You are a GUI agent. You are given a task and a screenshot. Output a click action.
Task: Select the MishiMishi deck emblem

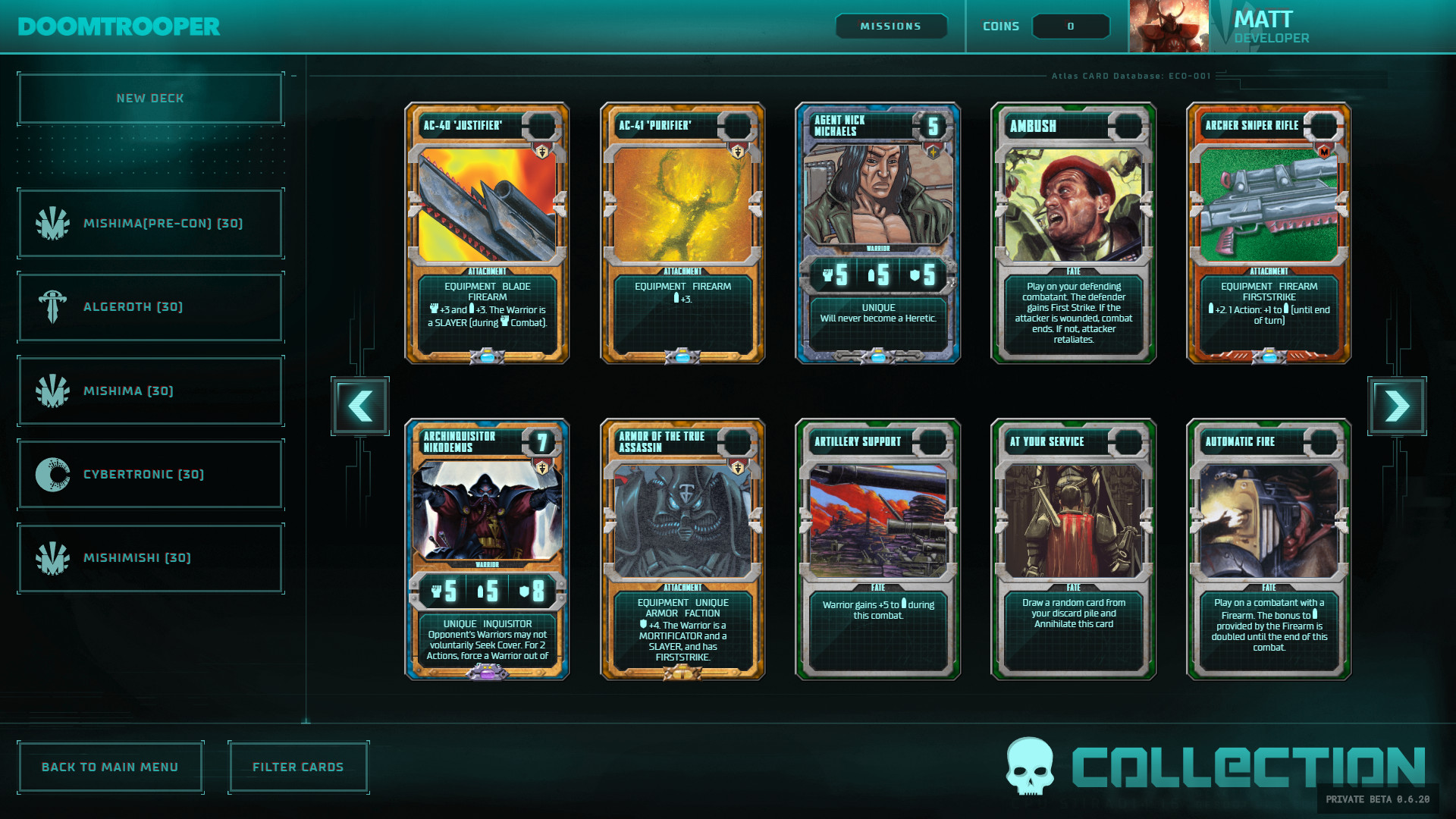(x=52, y=557)
